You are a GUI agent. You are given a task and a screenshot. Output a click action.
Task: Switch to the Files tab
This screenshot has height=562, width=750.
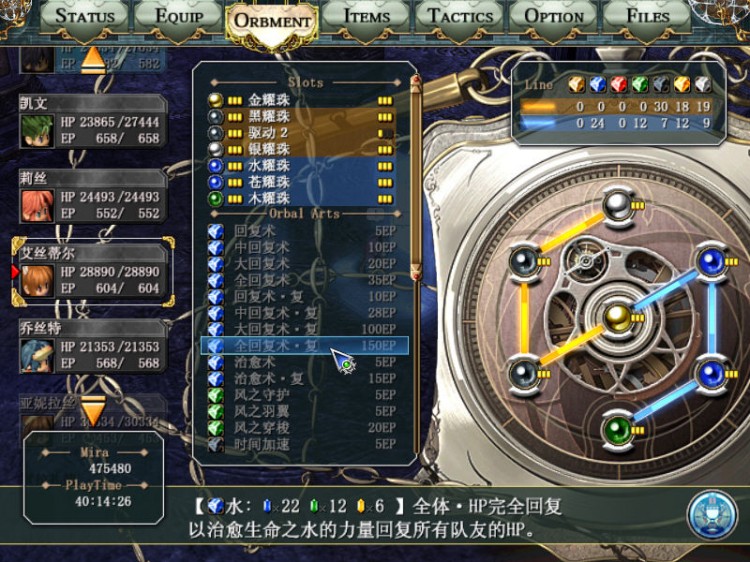coord(648,16)
